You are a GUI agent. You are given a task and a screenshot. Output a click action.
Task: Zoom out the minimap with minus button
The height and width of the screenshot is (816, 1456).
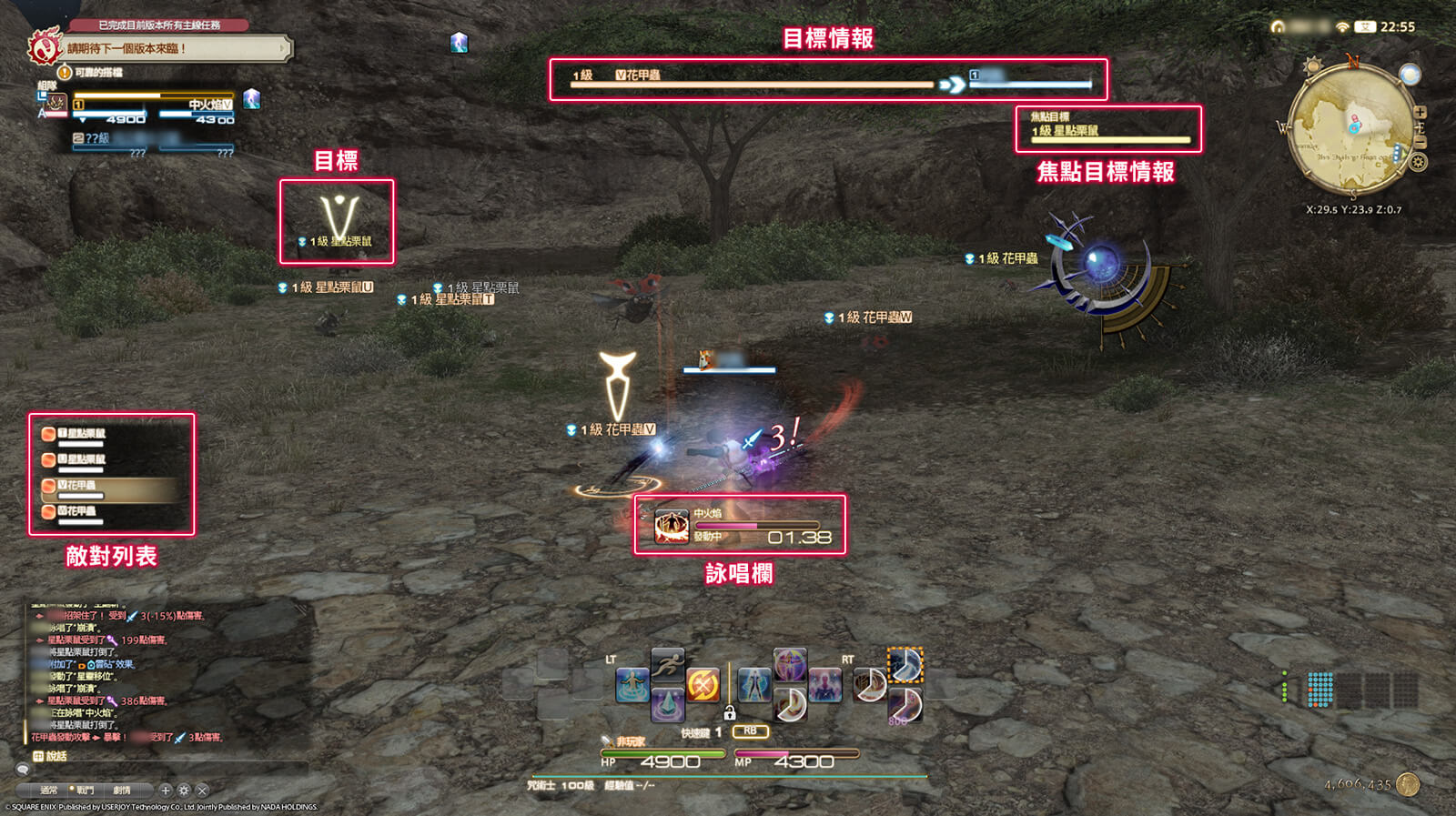[1420, 142]
